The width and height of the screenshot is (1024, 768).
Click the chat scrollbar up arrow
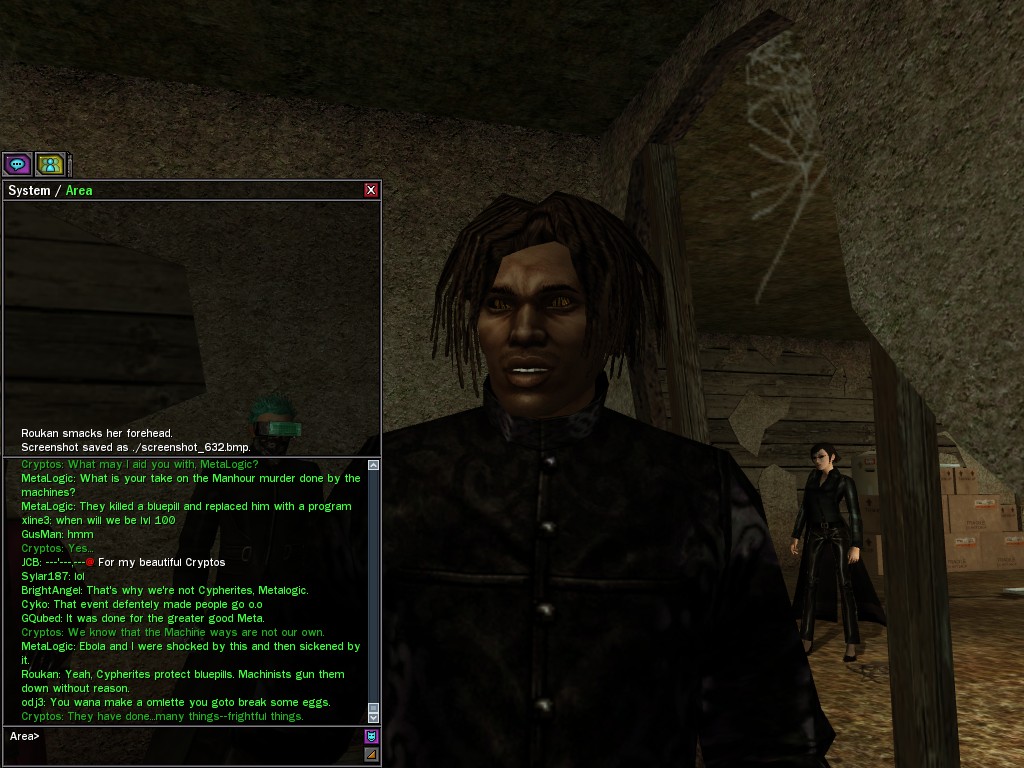(373, 465)
